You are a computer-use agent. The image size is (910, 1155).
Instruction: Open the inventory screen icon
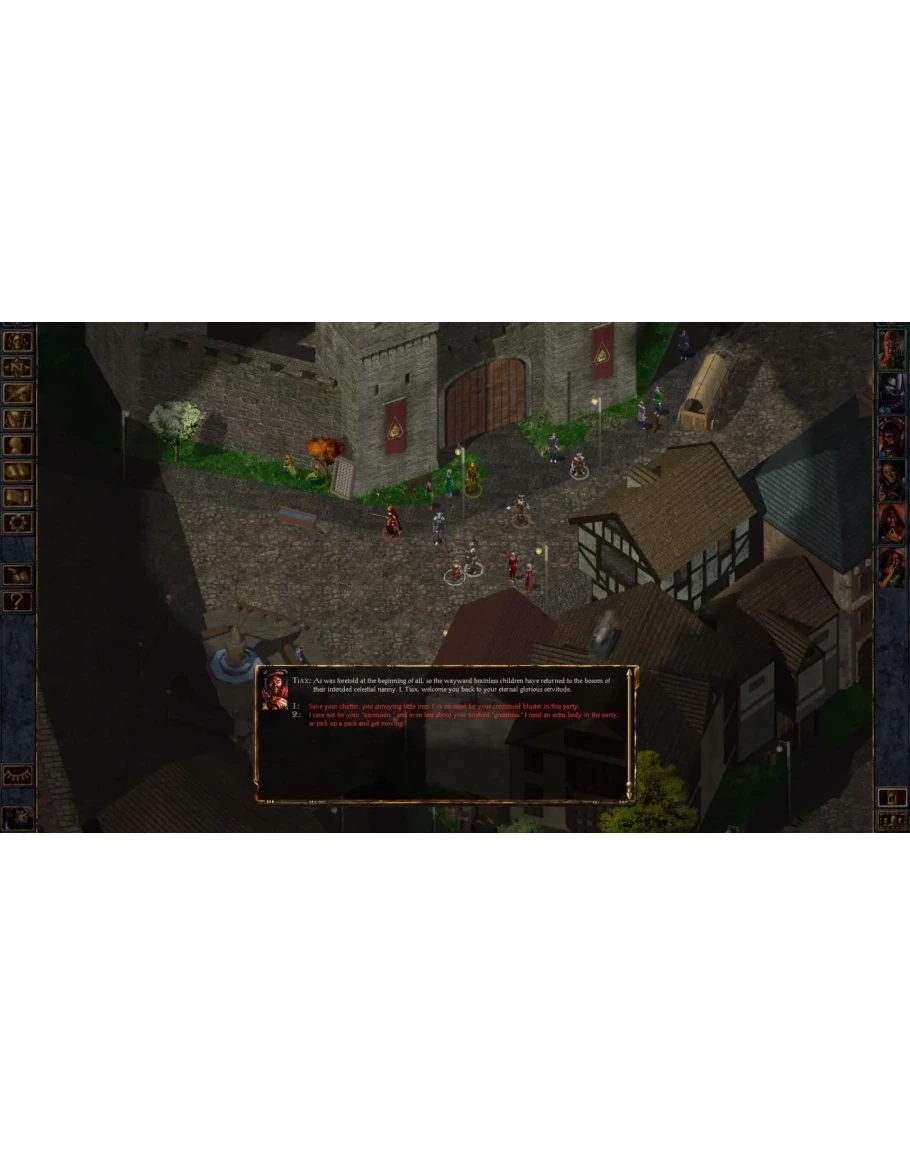(18, 419)
